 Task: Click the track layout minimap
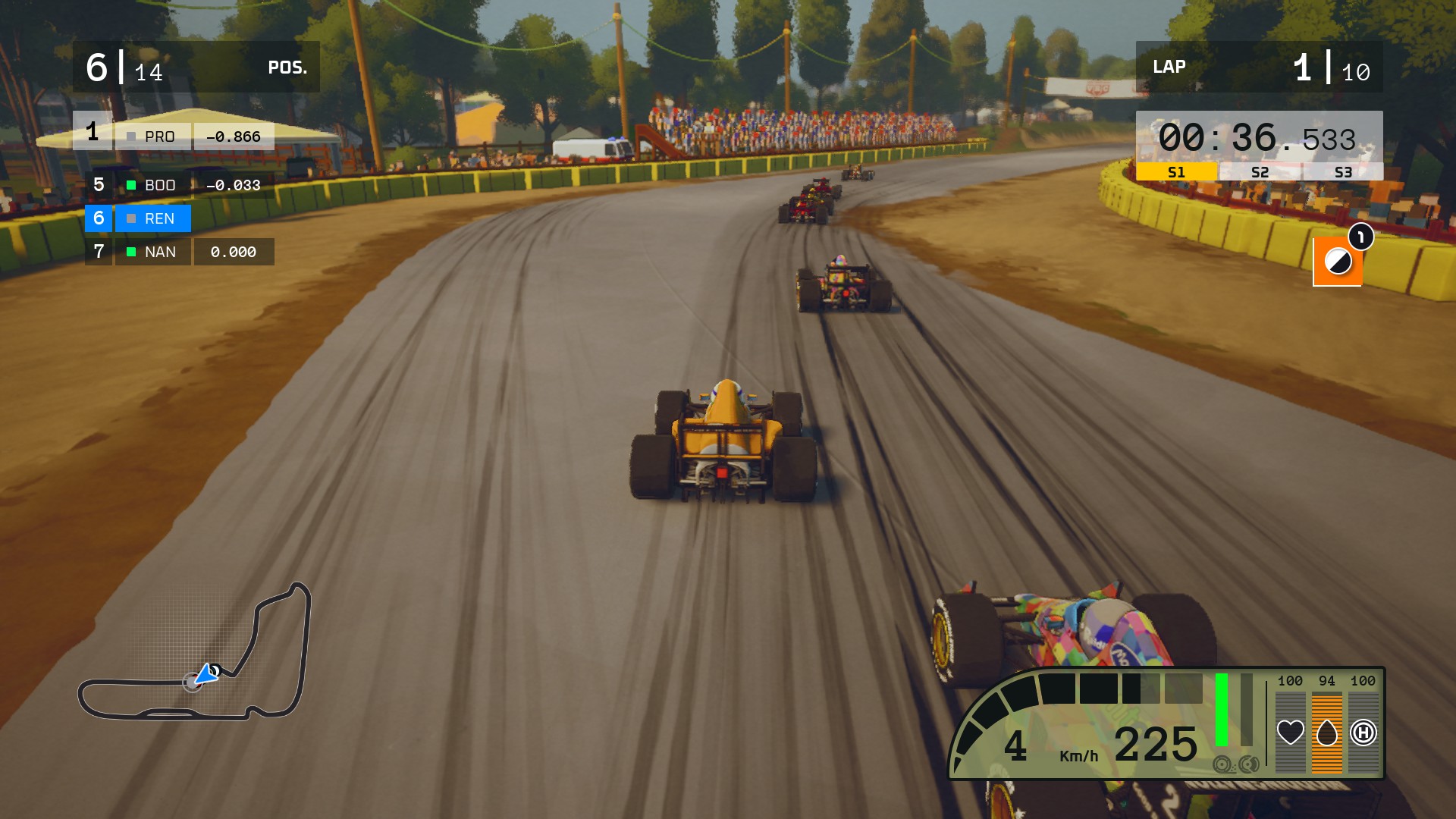pyautogui.click(x=195, y=653)
